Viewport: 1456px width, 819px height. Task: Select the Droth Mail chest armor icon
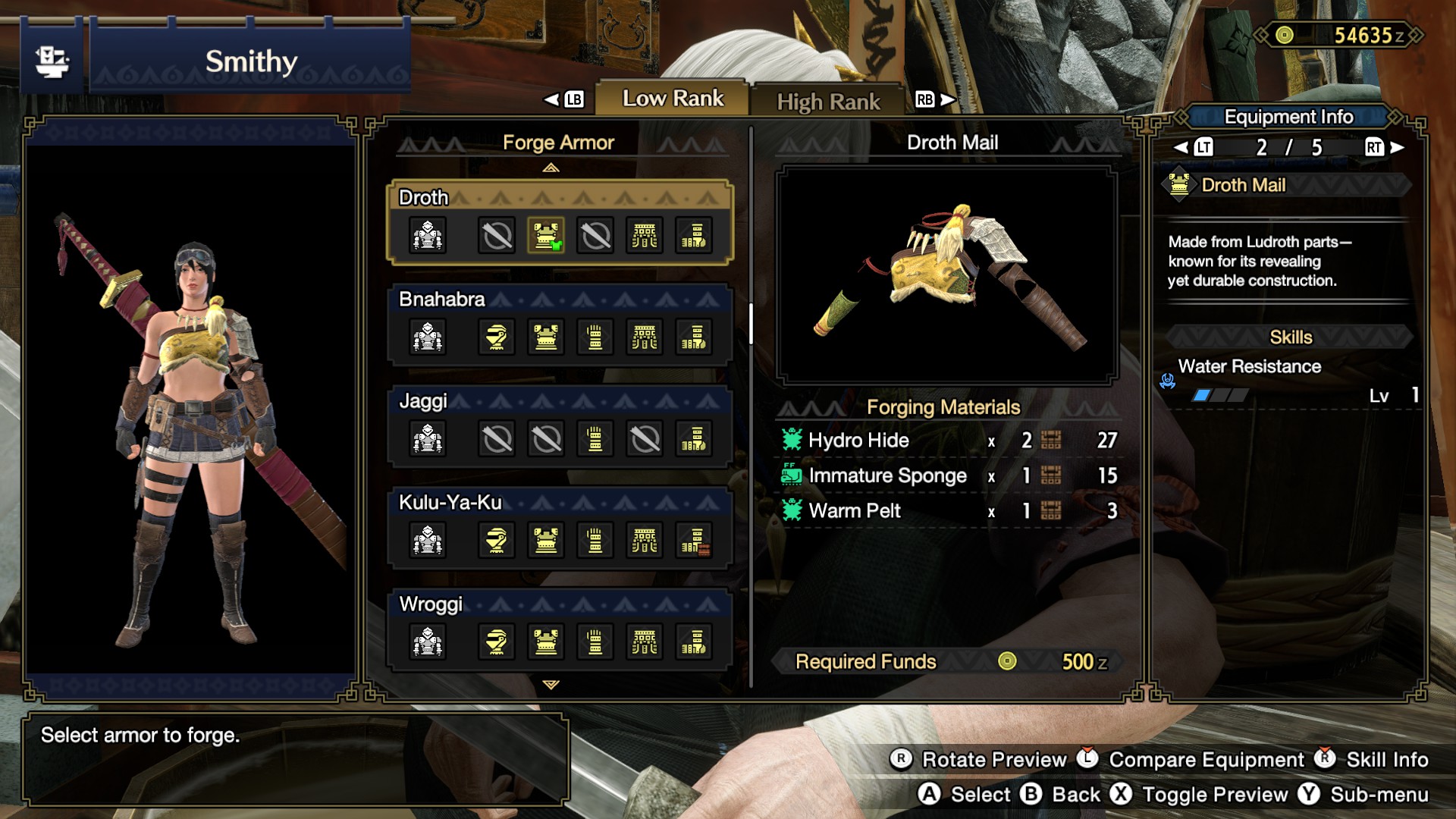(546, 236)
